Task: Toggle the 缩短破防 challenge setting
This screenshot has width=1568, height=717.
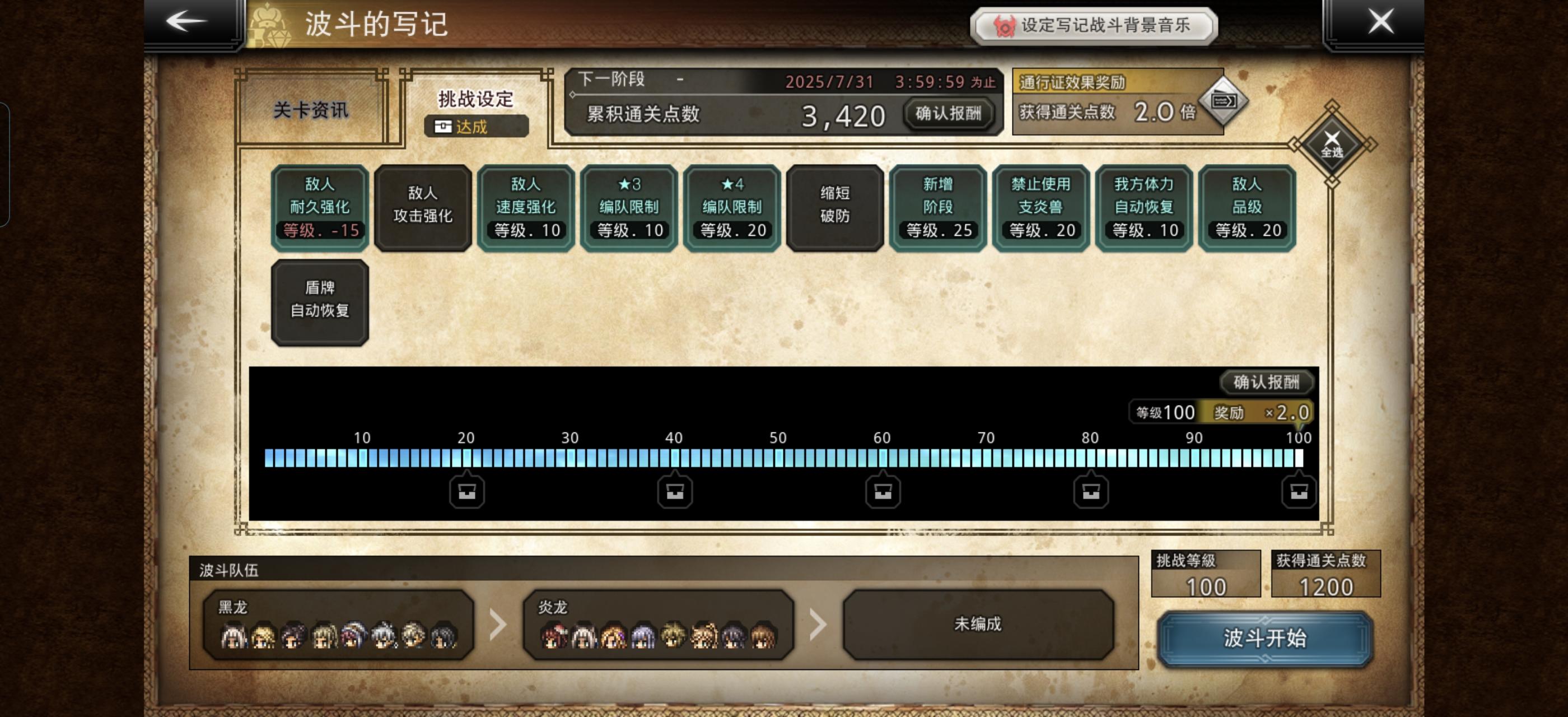Action: coord(834,207)
